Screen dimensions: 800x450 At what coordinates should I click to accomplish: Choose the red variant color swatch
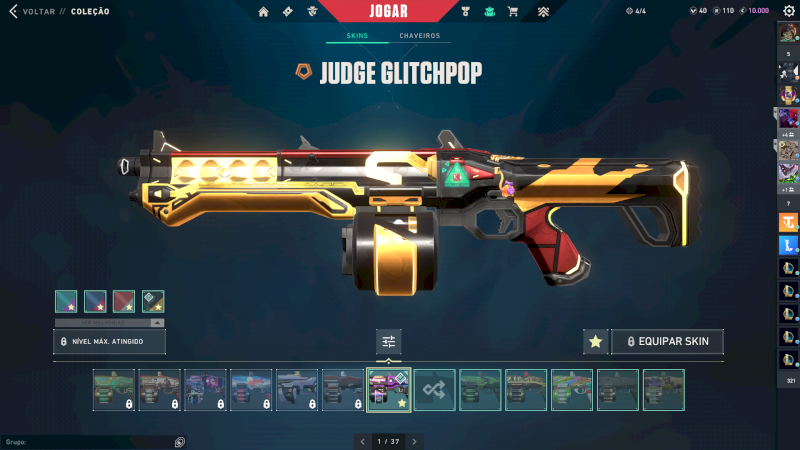[x=124, y=301]
